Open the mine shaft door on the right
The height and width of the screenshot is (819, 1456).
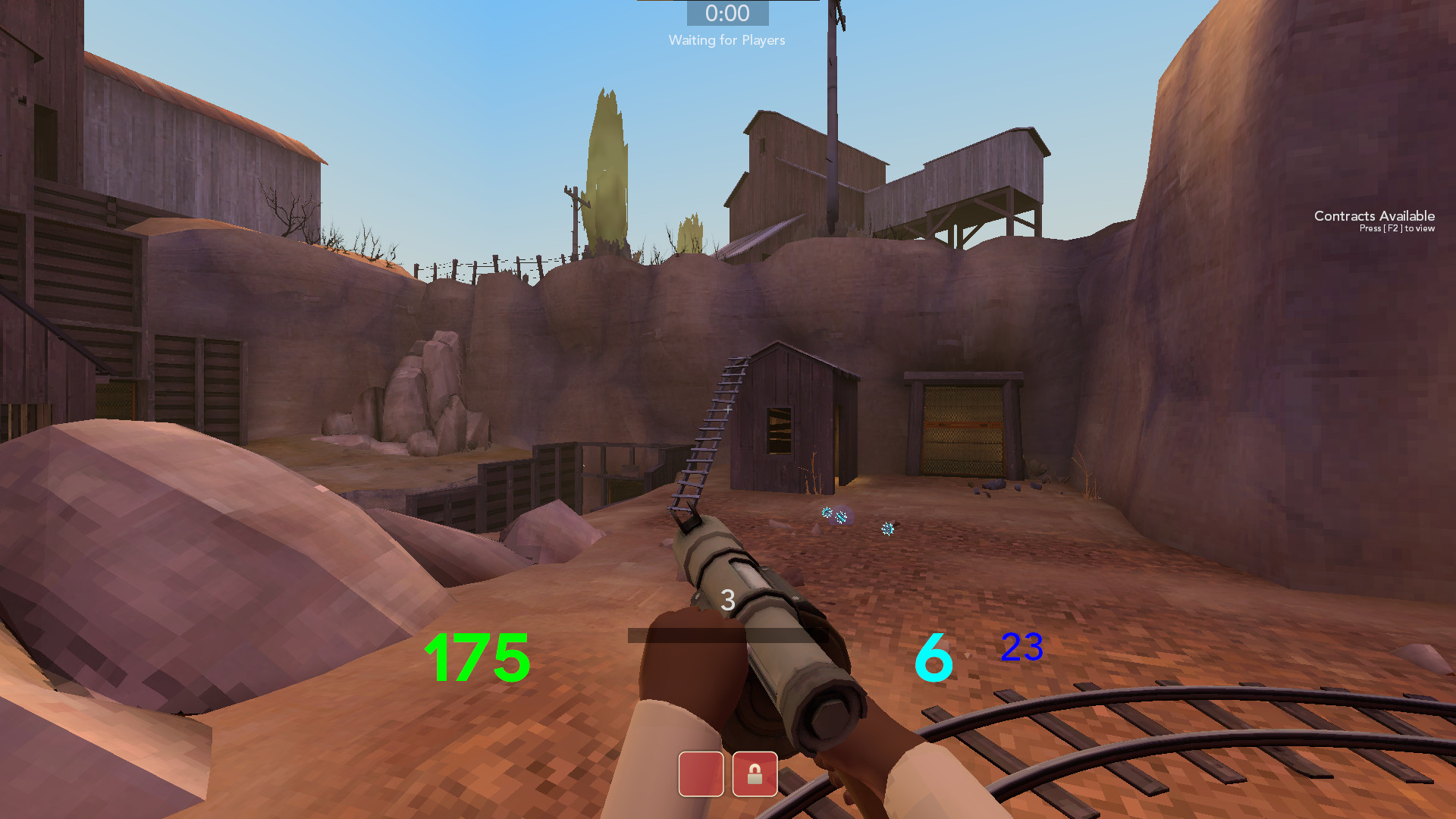962,428
